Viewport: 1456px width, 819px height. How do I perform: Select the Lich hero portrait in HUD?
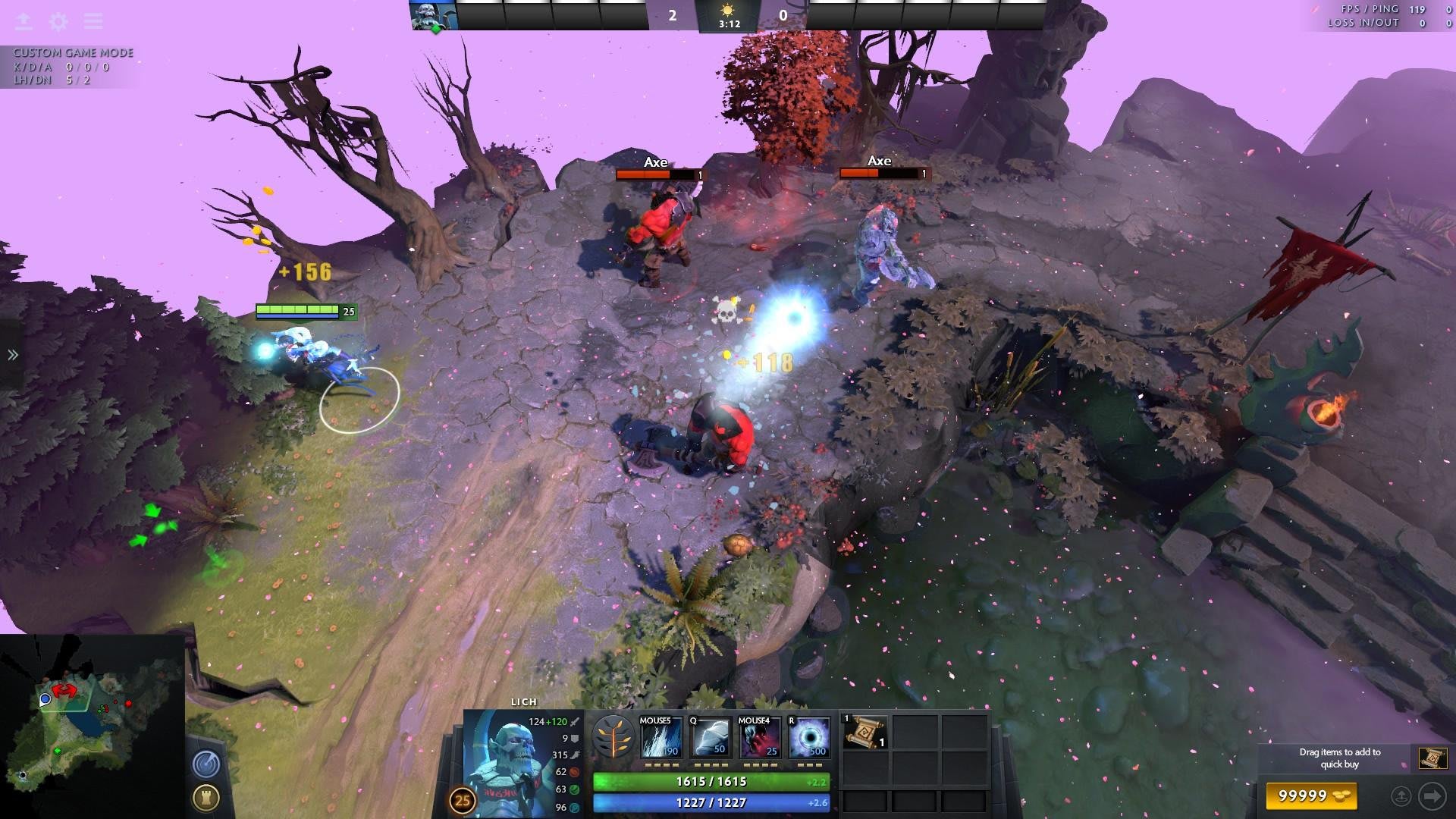click(x=504, y=762)
